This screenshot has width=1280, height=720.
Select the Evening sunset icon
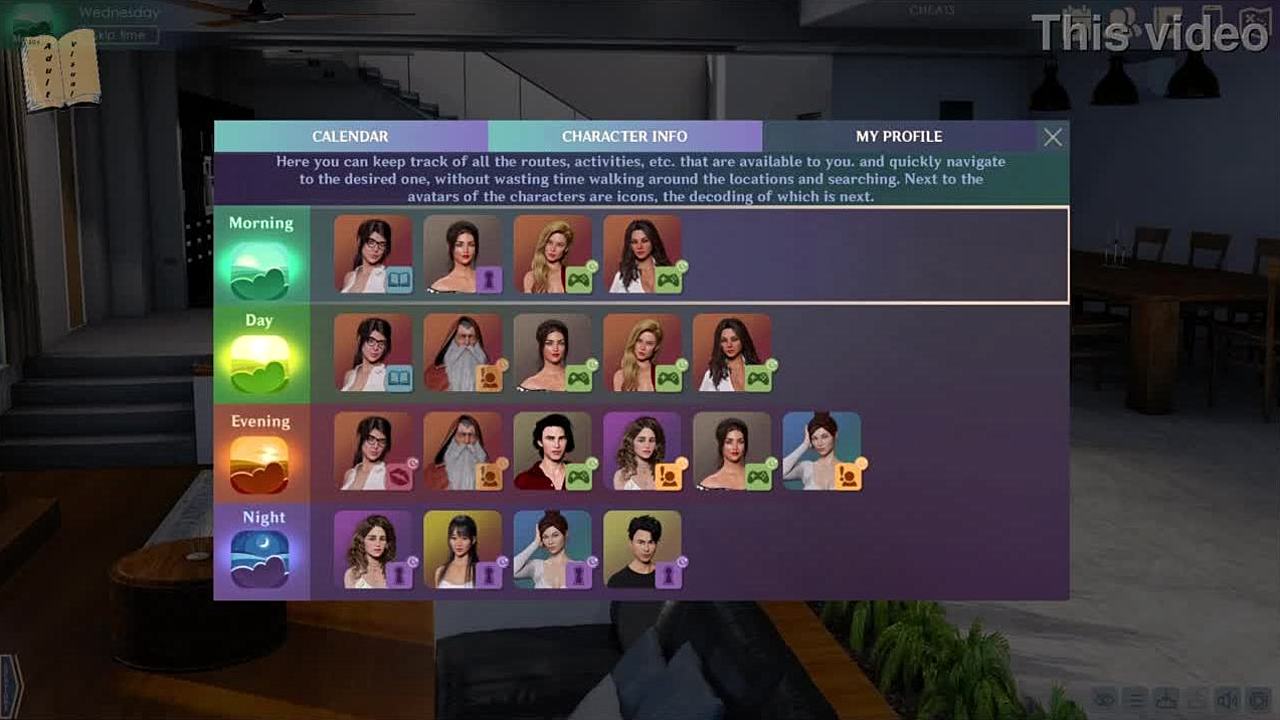260,464
